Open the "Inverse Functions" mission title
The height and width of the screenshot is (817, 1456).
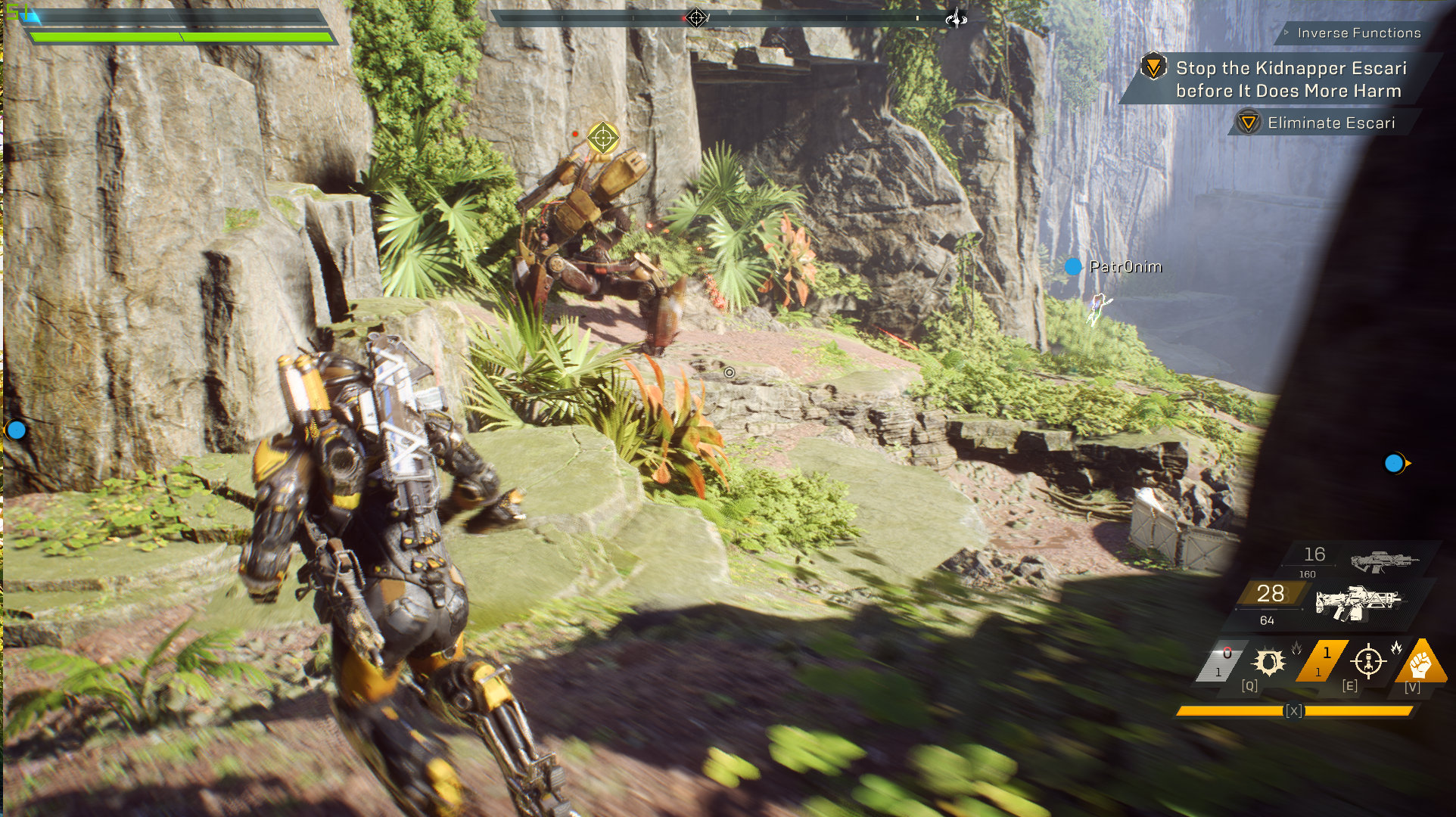click(x=1358, y=33)
